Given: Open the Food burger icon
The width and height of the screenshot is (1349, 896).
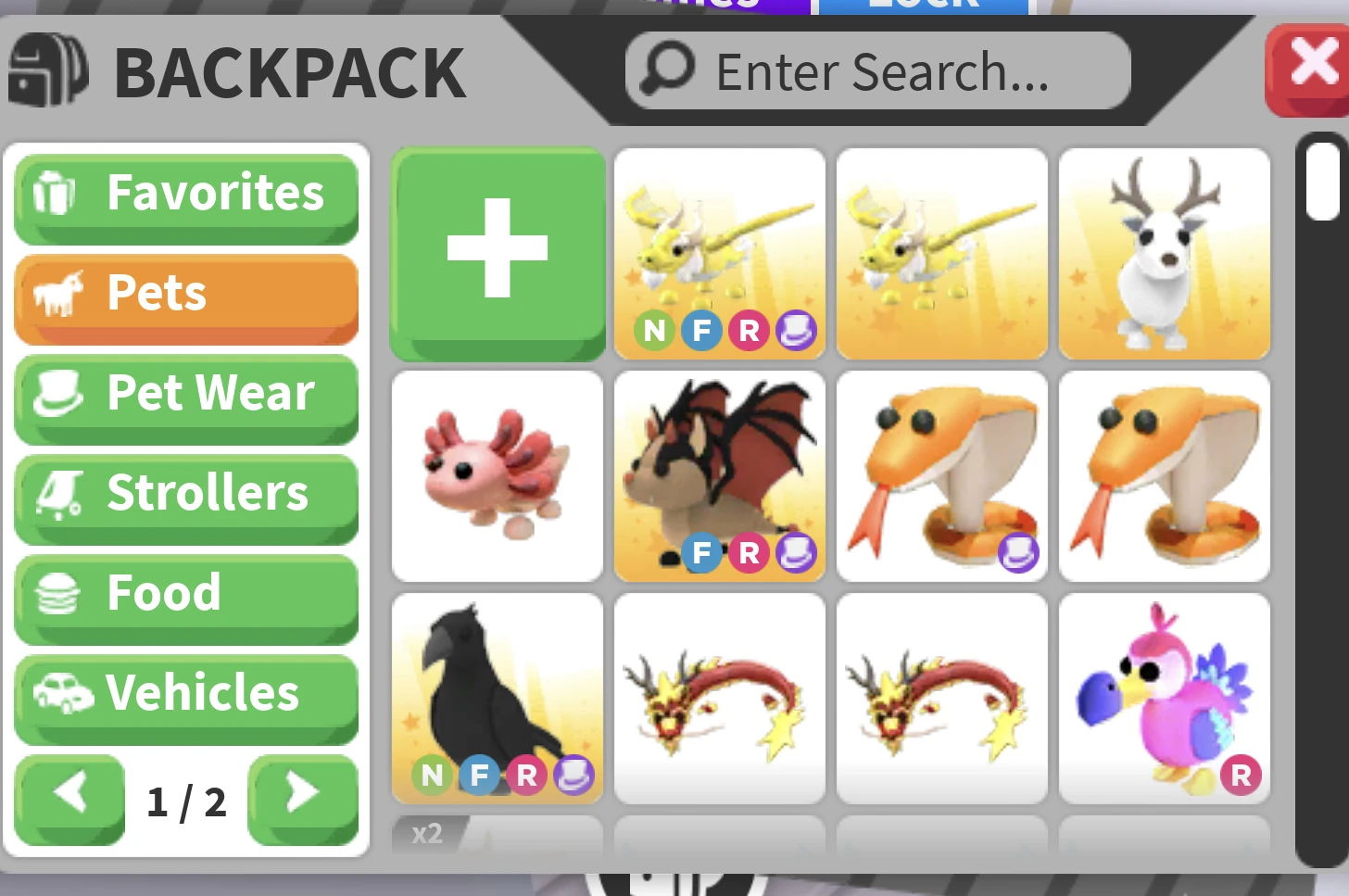Looking at the screenshot, I should tap(58, 593).
